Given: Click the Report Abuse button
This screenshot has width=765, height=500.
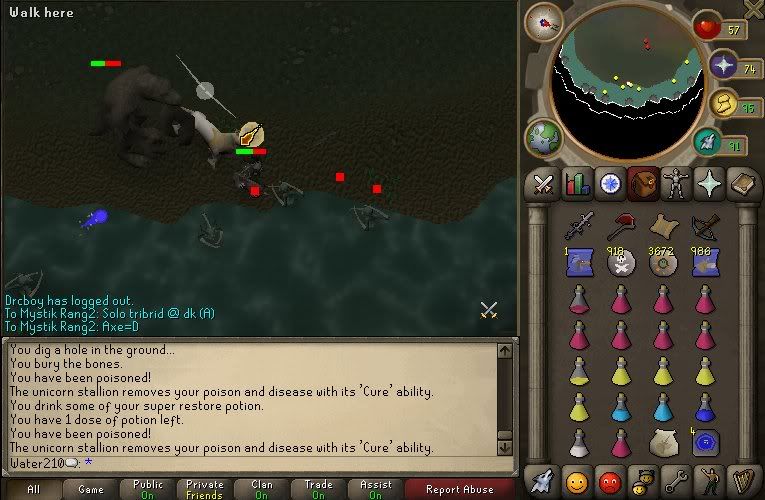Looking at the screenshot, I should pos(459,489).
